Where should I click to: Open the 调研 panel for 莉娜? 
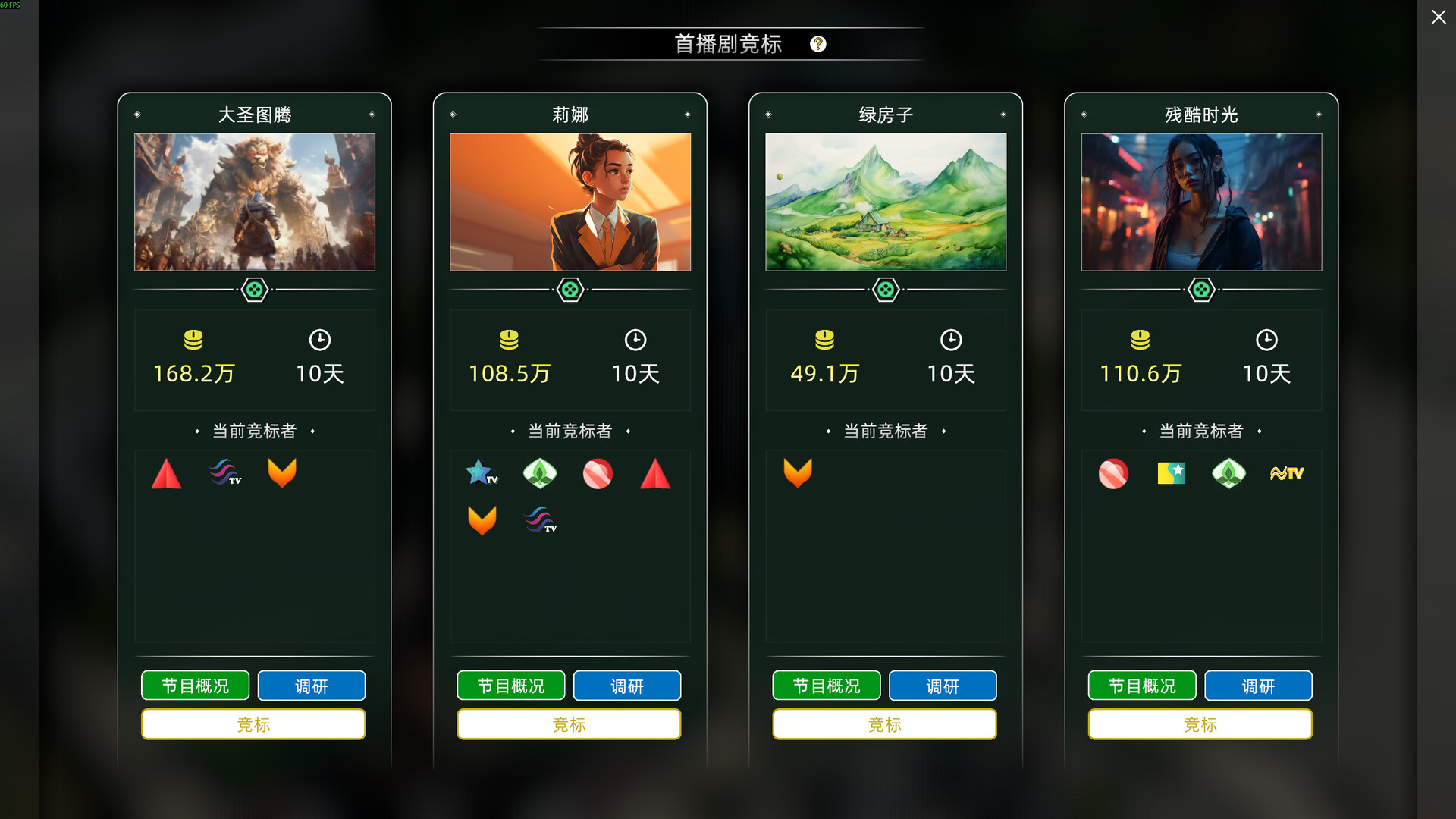[627, 685]
